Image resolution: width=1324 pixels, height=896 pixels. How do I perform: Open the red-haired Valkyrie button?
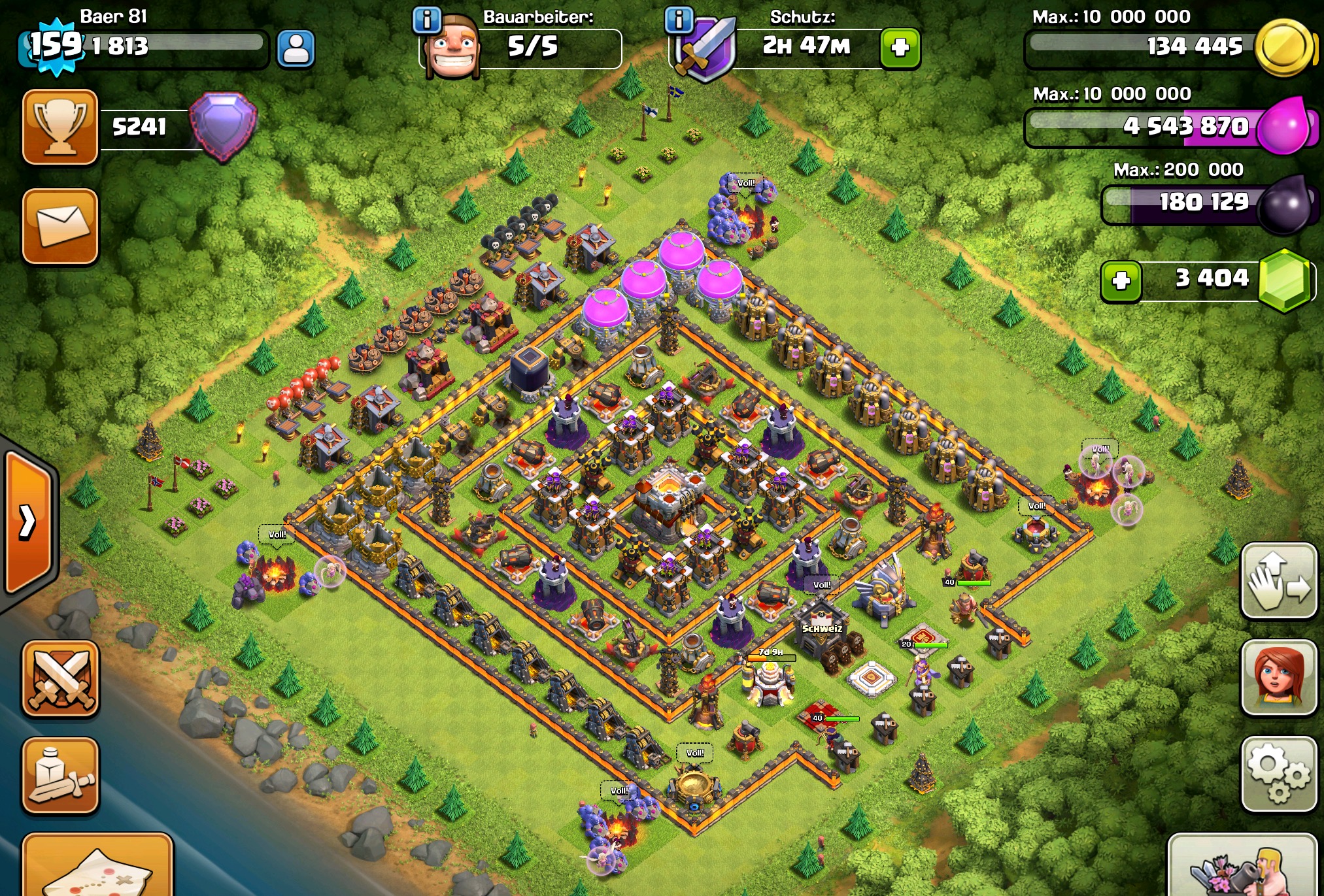pyautogui.click(x=1278, y=677)
